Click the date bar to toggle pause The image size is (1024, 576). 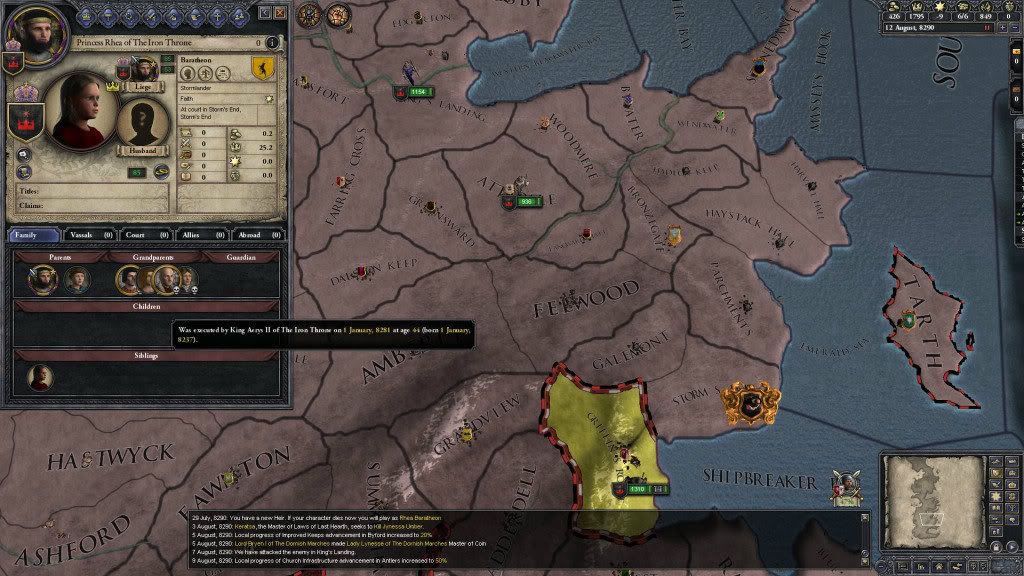pyautogui.click(x=930, y=28)
